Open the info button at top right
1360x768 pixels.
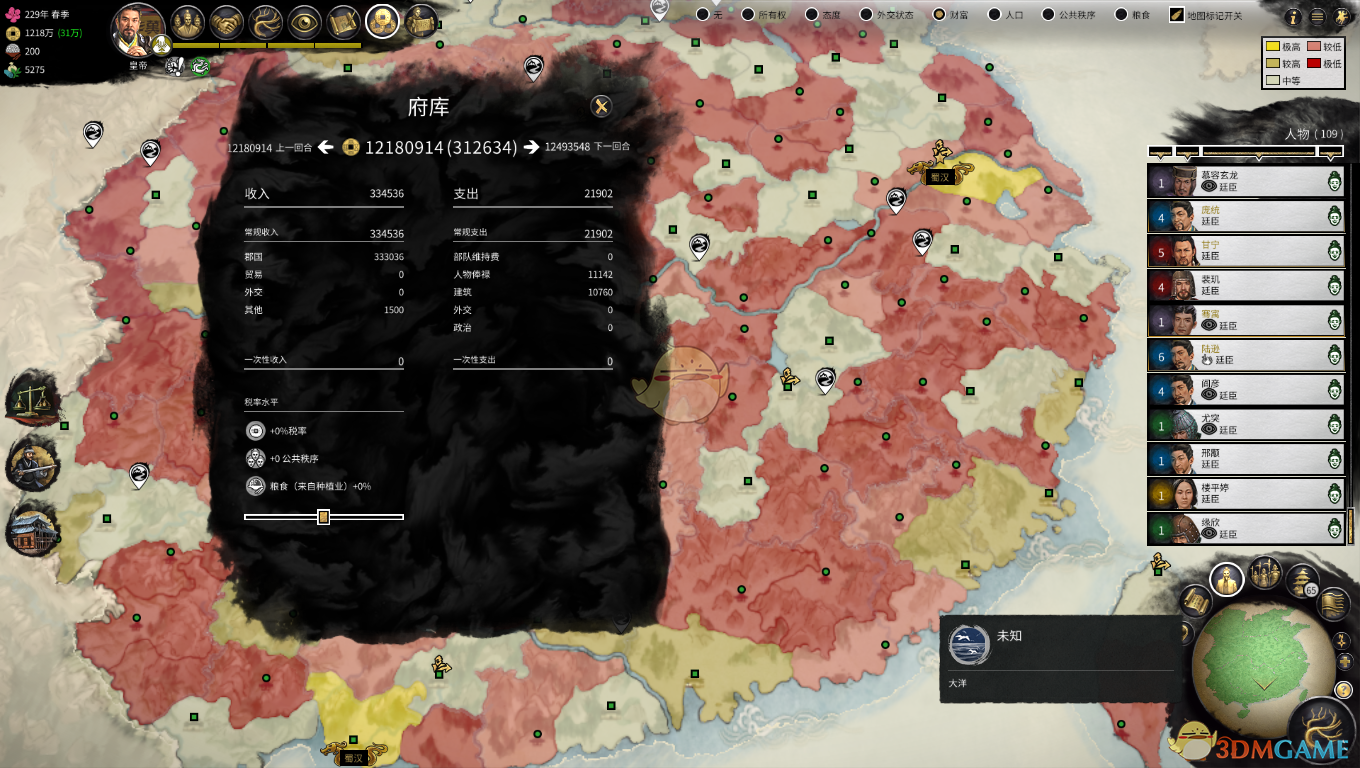click(1293, 16)
